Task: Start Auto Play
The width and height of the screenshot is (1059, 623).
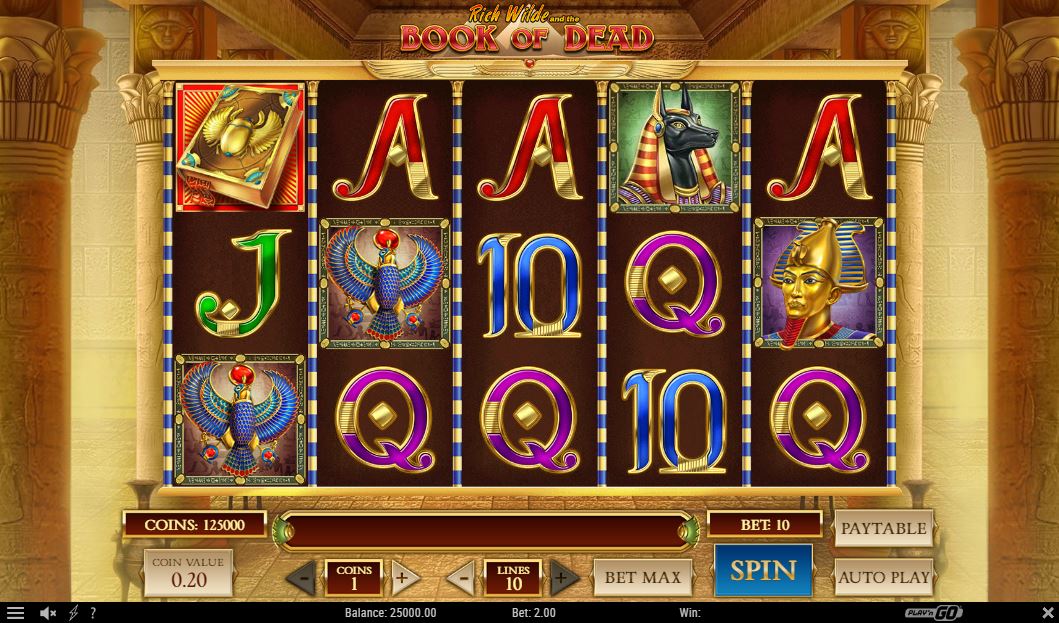Action: click(883, 577)
